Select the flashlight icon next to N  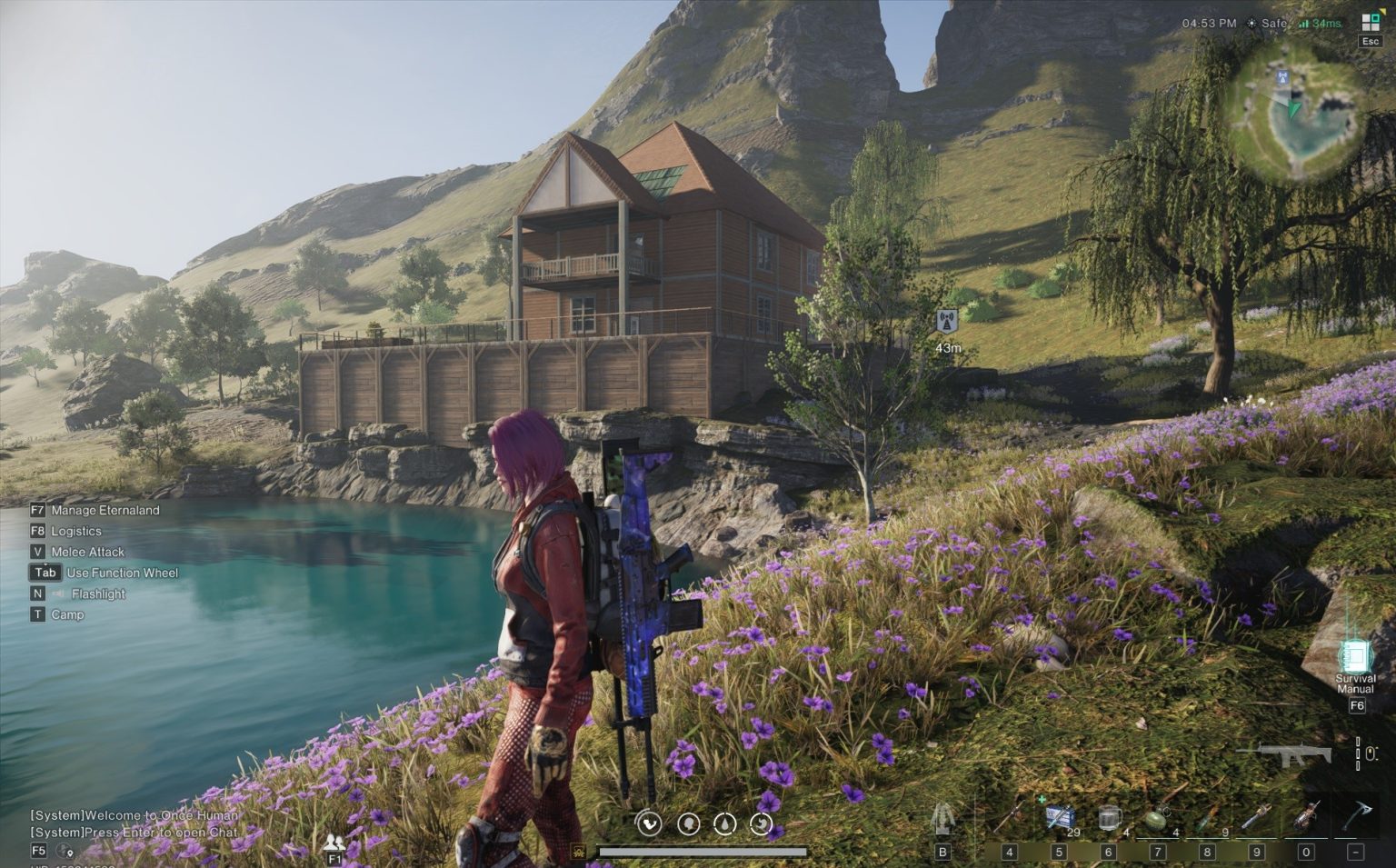coord(56,594)
